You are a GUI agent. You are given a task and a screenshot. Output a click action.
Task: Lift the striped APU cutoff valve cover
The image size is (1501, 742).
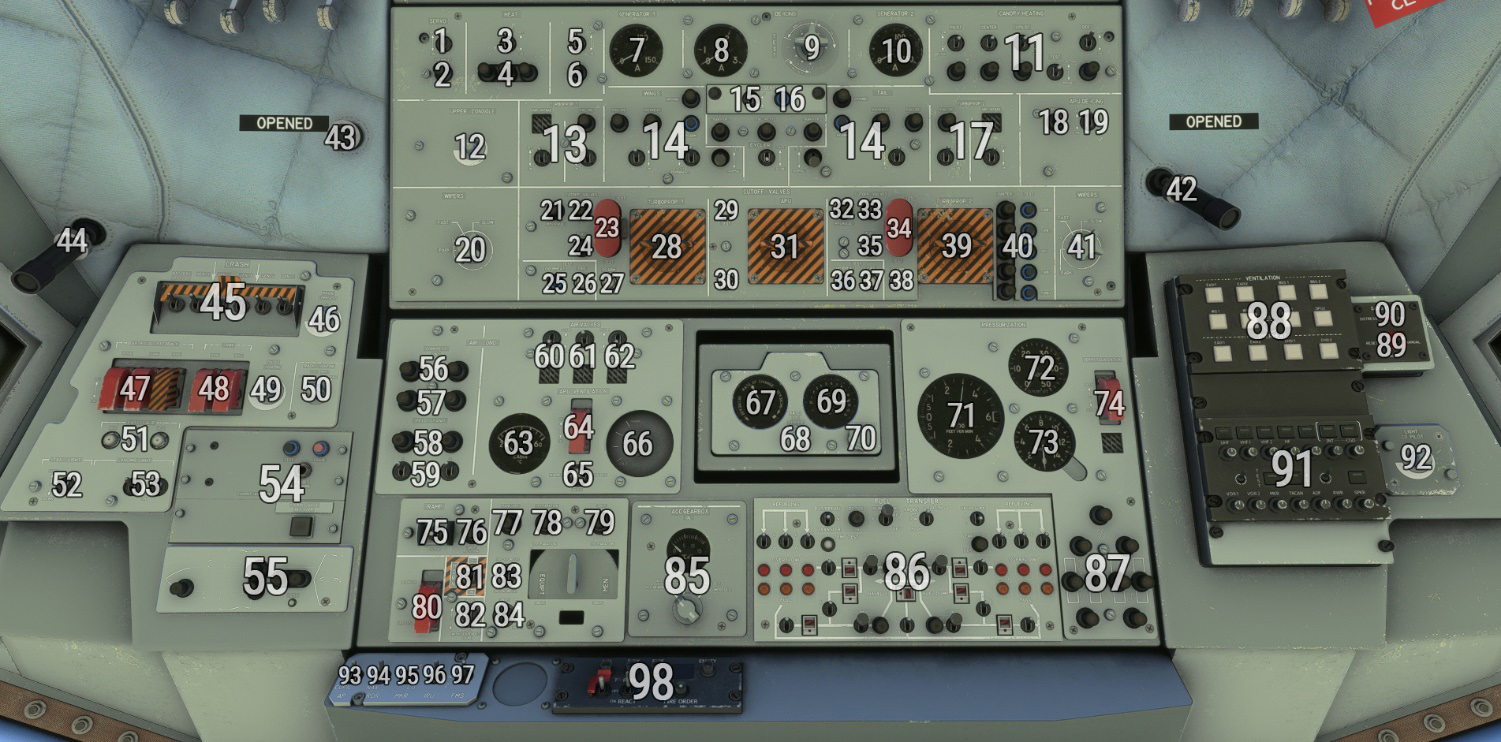click(786, 246)
